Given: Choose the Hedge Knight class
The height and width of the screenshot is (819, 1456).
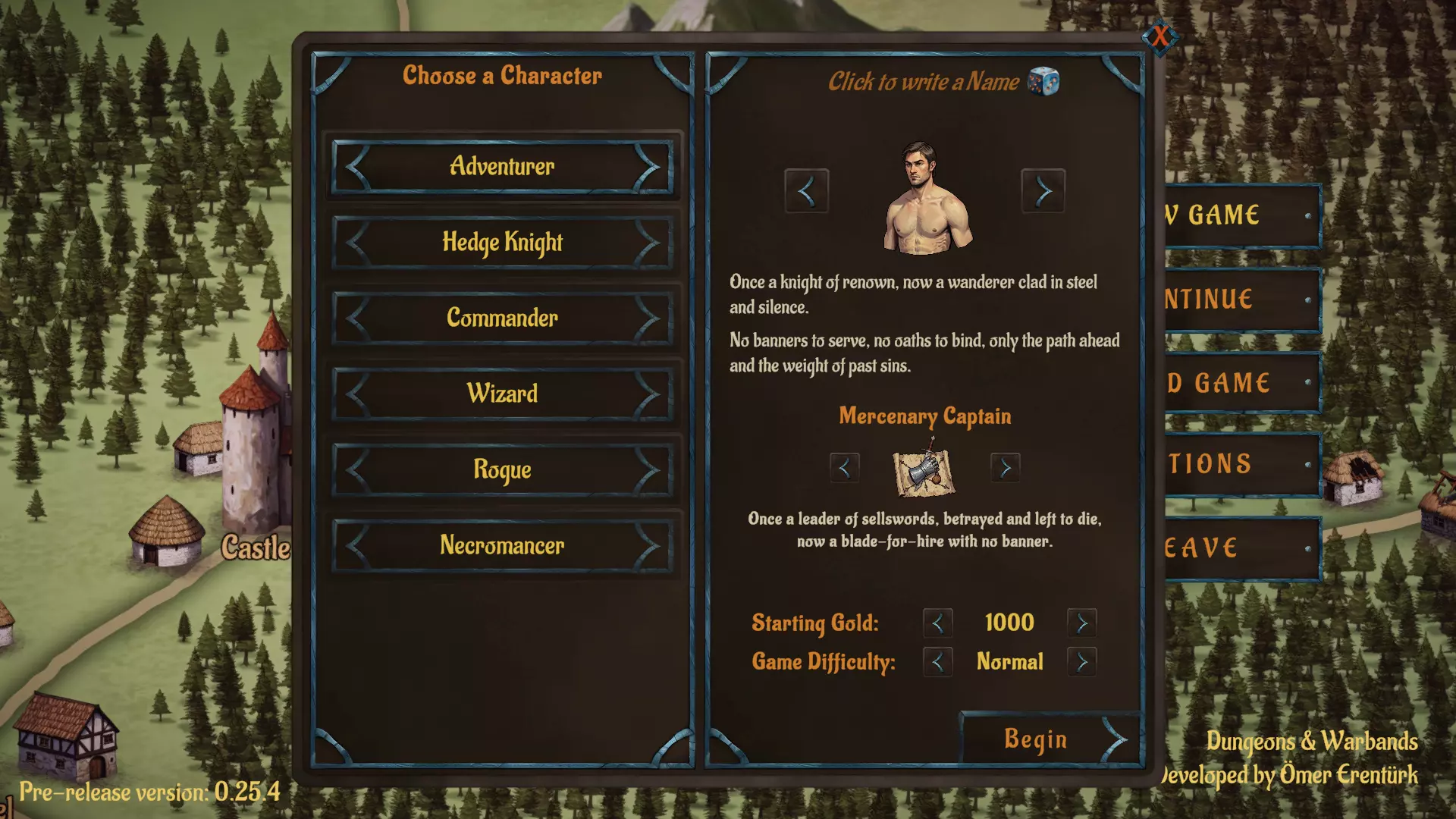Looking at the screenshot, I should coord(502,243).
